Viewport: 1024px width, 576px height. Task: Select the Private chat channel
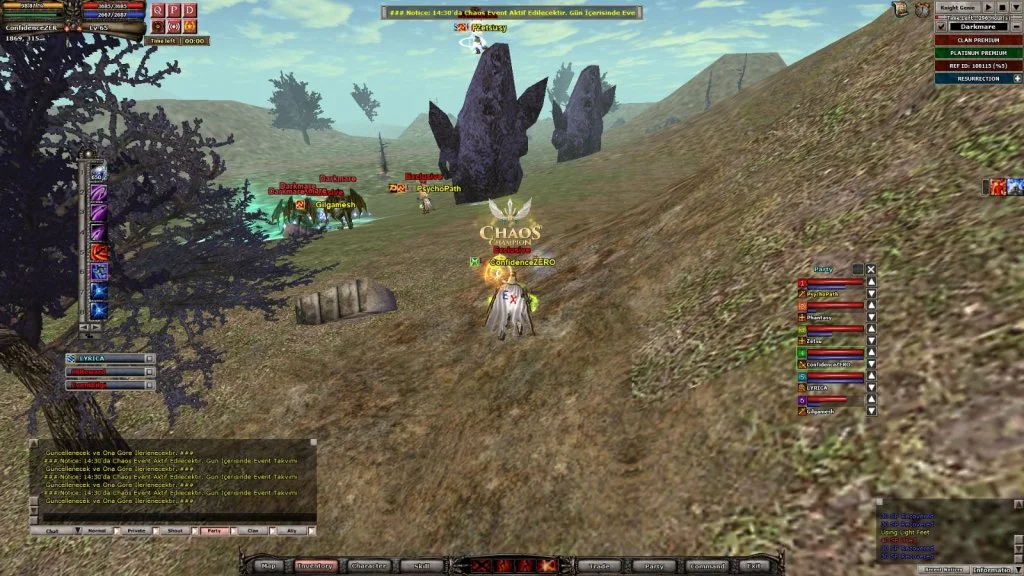click(x=136, y=530)
